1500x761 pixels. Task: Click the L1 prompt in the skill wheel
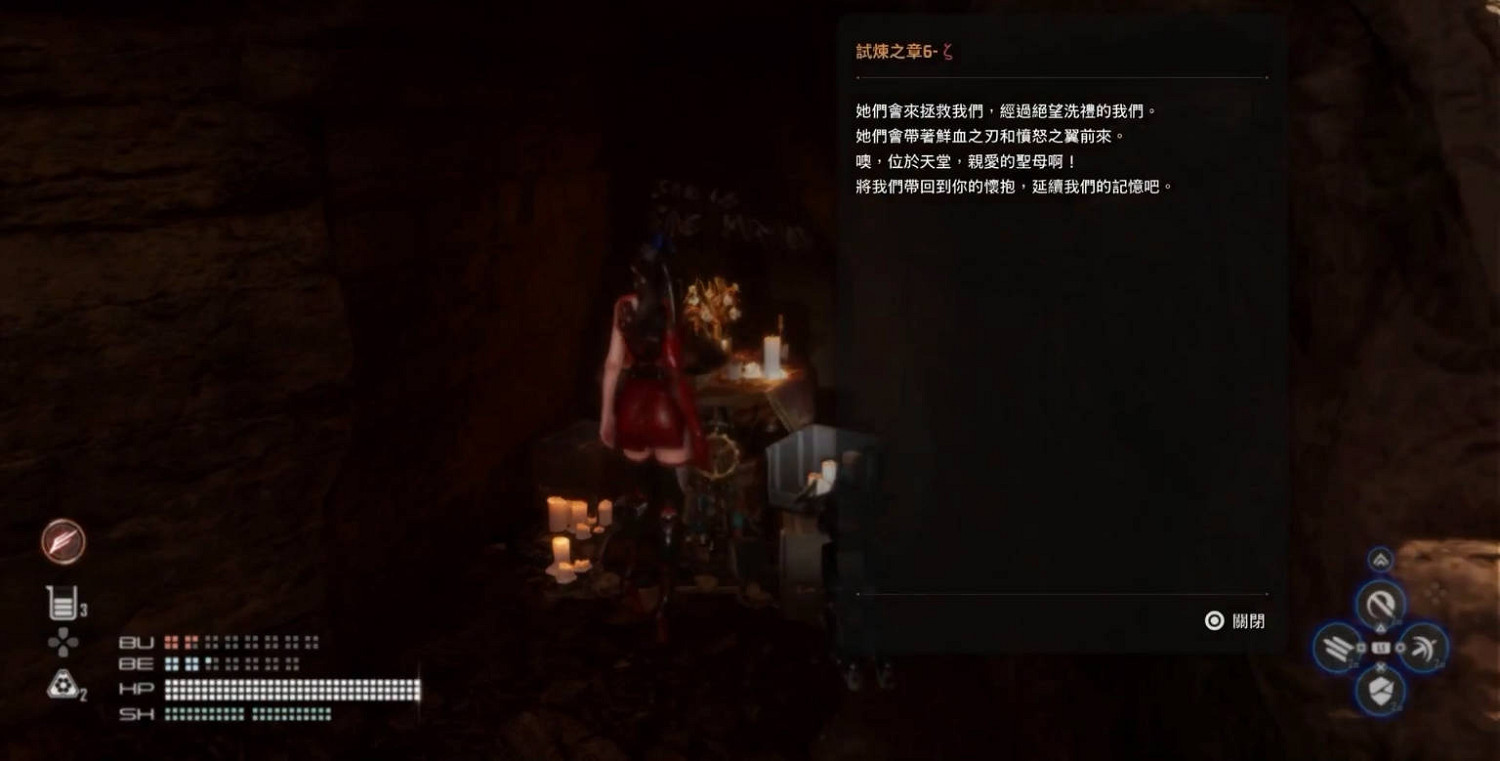click(x=1381, y=647)
